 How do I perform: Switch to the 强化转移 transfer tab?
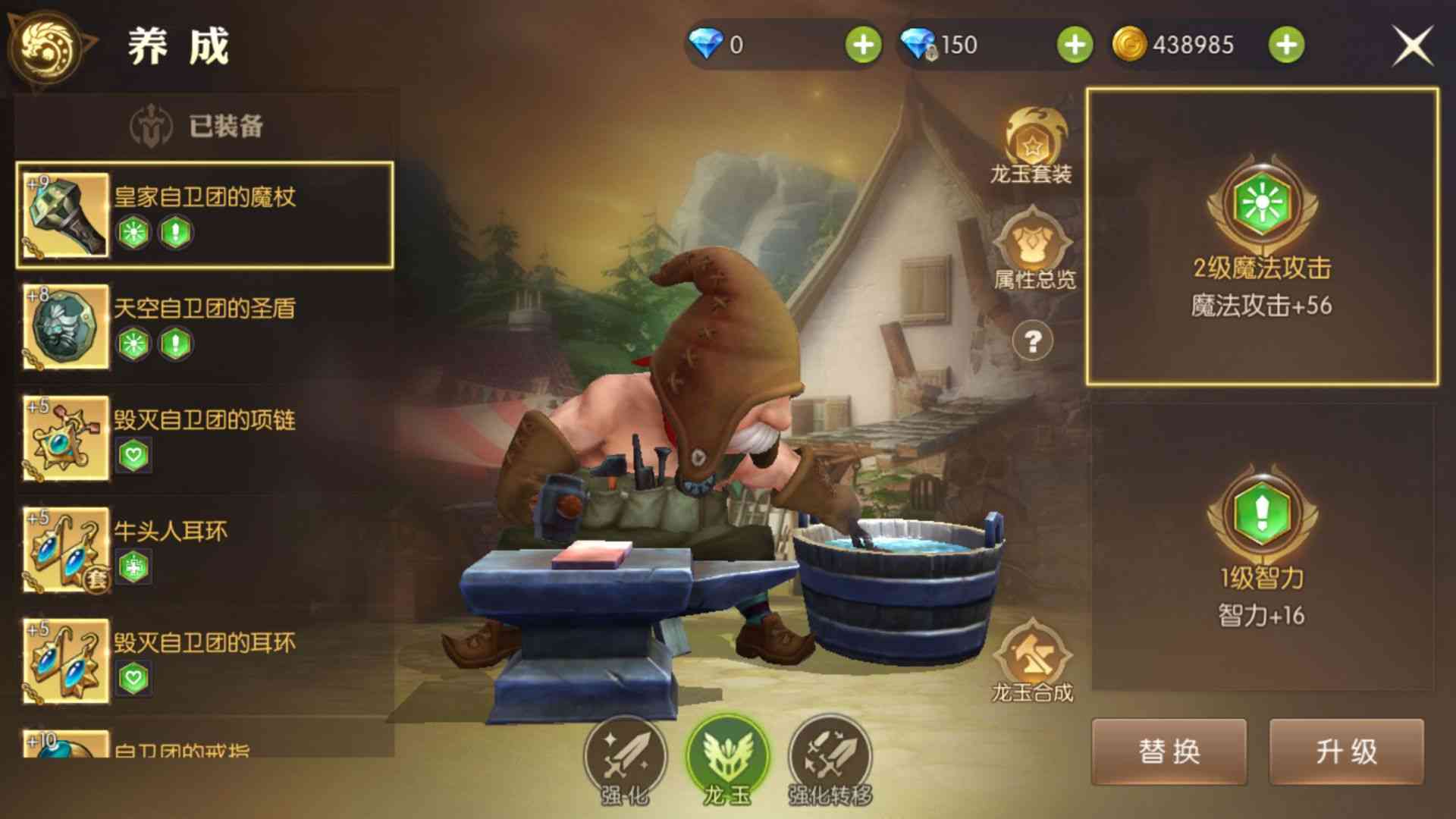coord(830,759)
